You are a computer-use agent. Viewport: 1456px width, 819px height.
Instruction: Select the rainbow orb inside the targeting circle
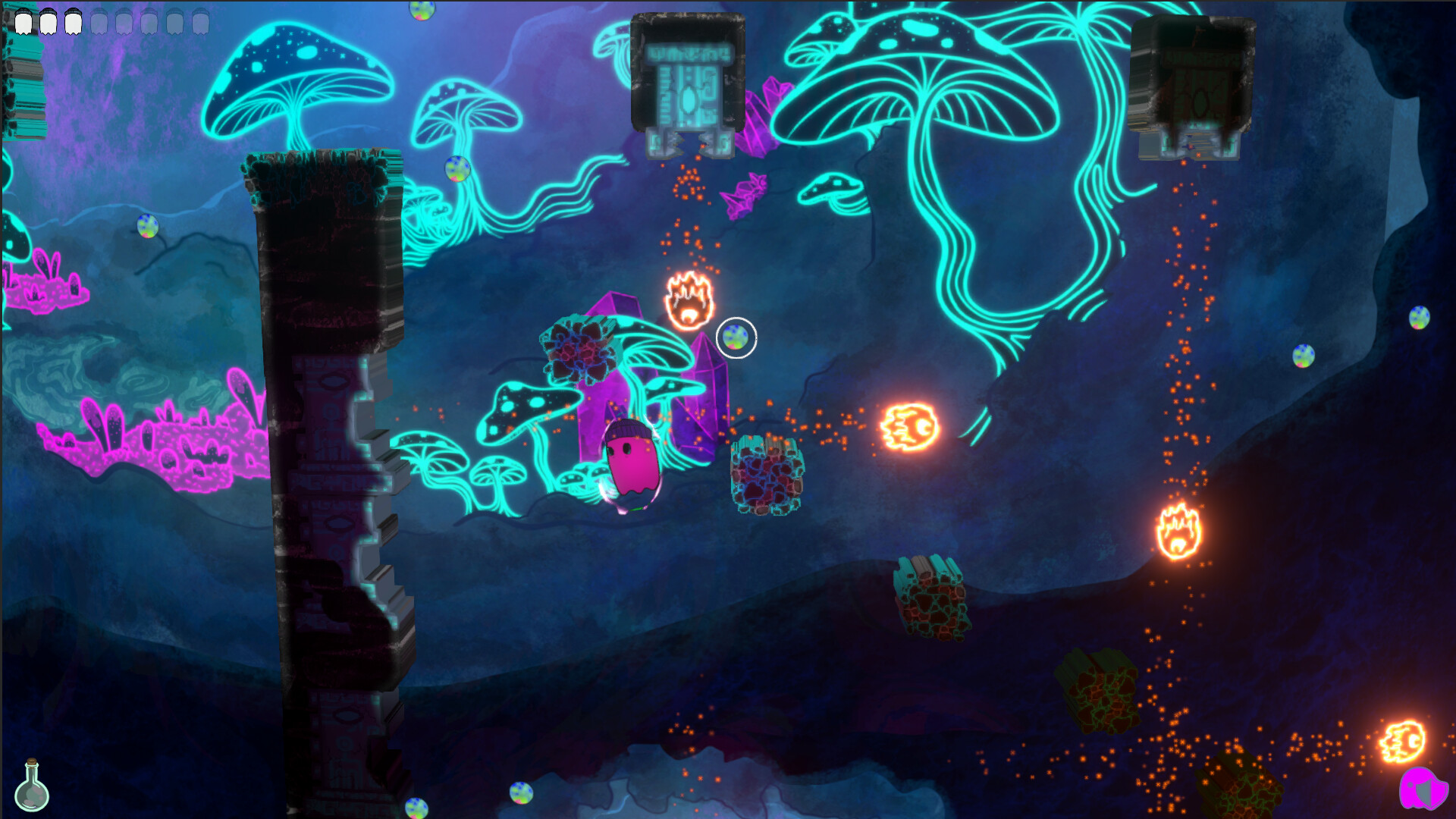734,340
